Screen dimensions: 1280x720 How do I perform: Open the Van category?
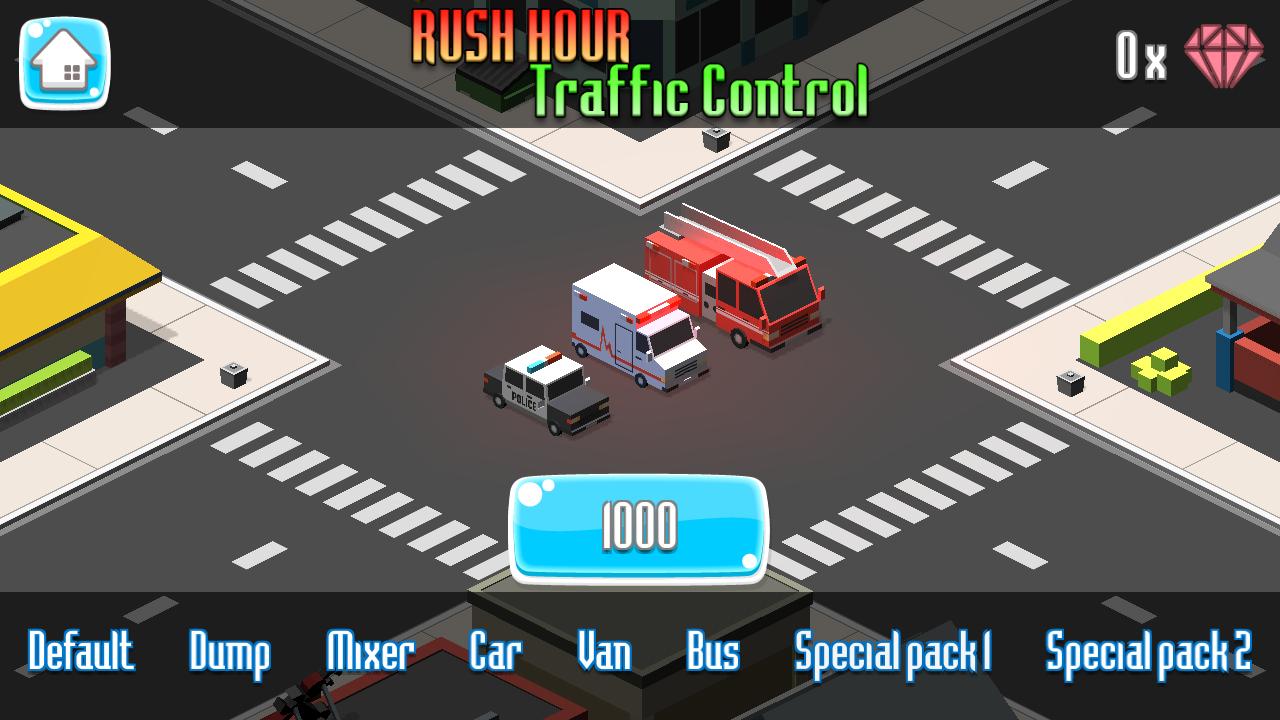[605, 652]
